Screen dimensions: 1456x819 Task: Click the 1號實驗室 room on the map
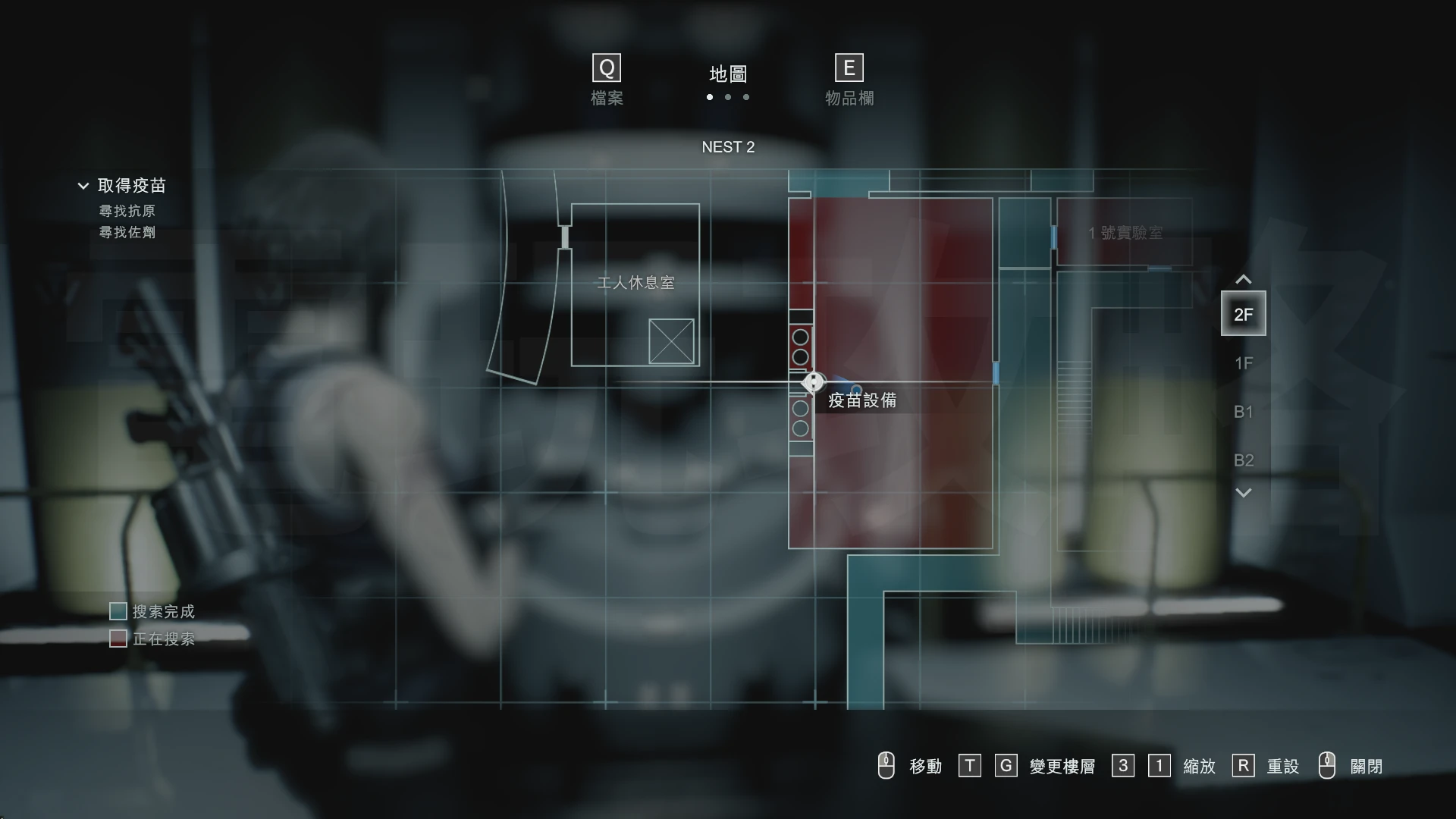(x=1125, y=233)
